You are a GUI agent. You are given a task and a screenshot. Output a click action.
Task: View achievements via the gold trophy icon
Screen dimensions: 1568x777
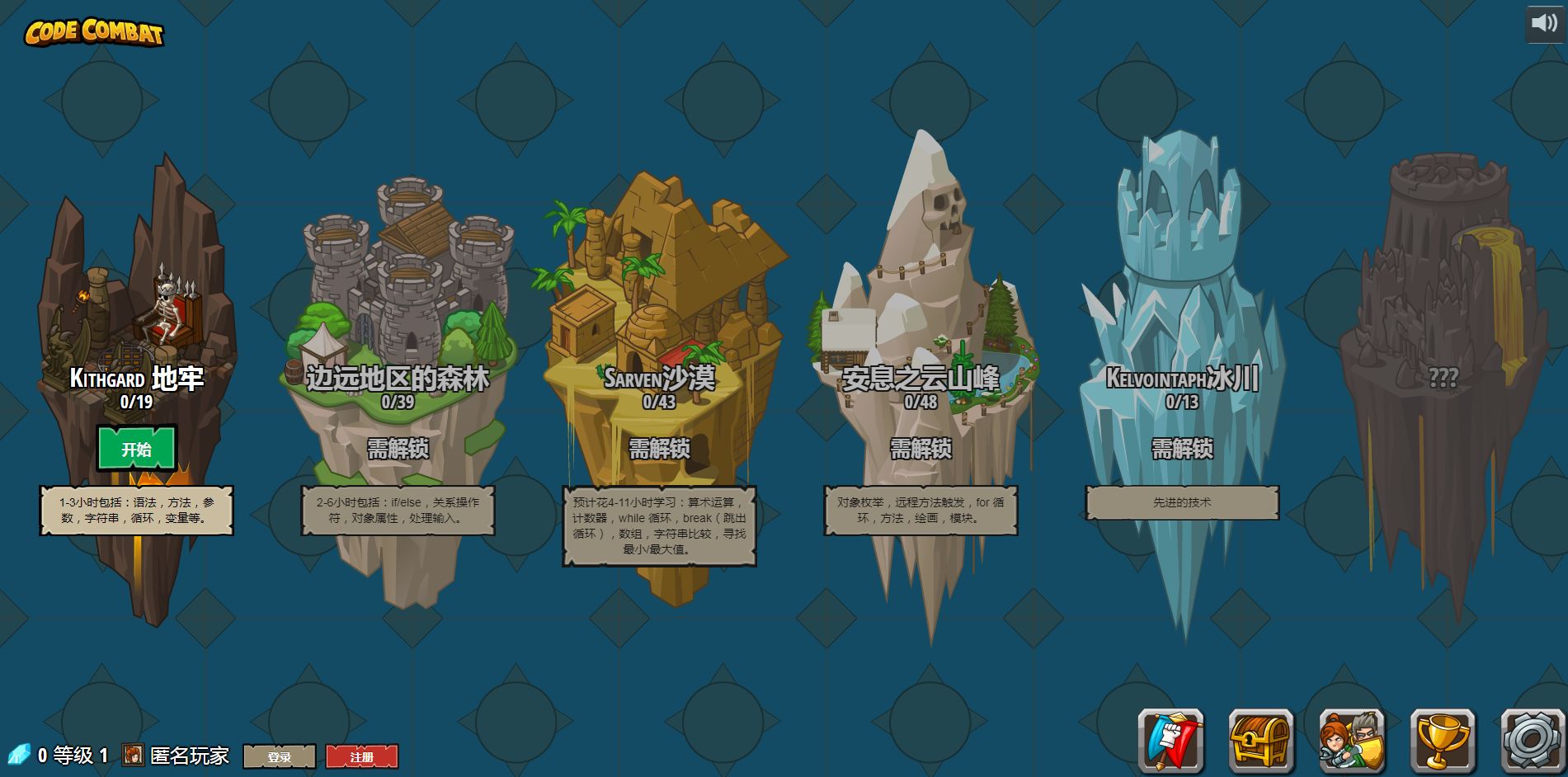1443,741
